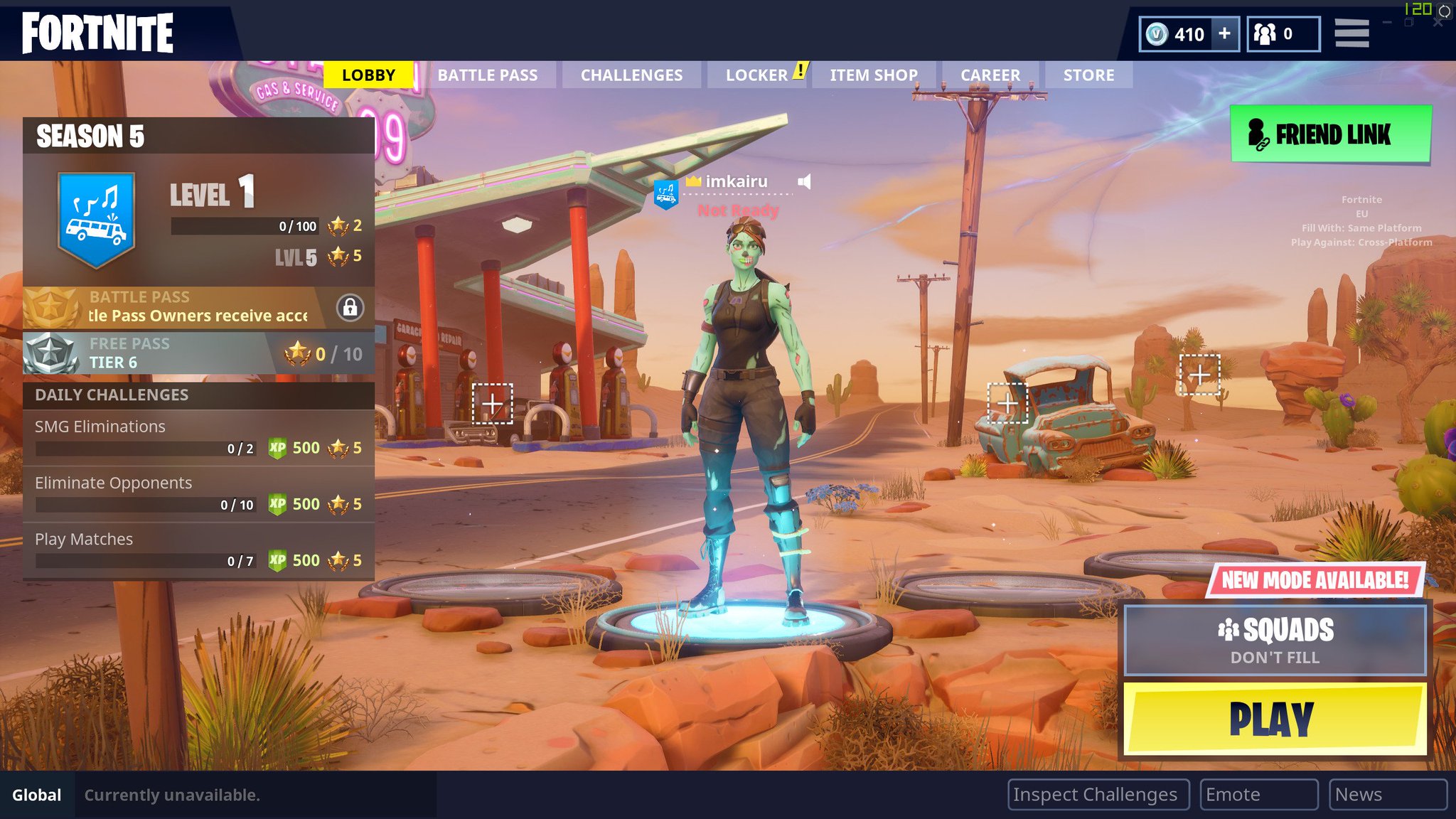The width and height of the screenshot is (1456, 819).
Task: Toggle your Not Ready status
Action: 737,210
